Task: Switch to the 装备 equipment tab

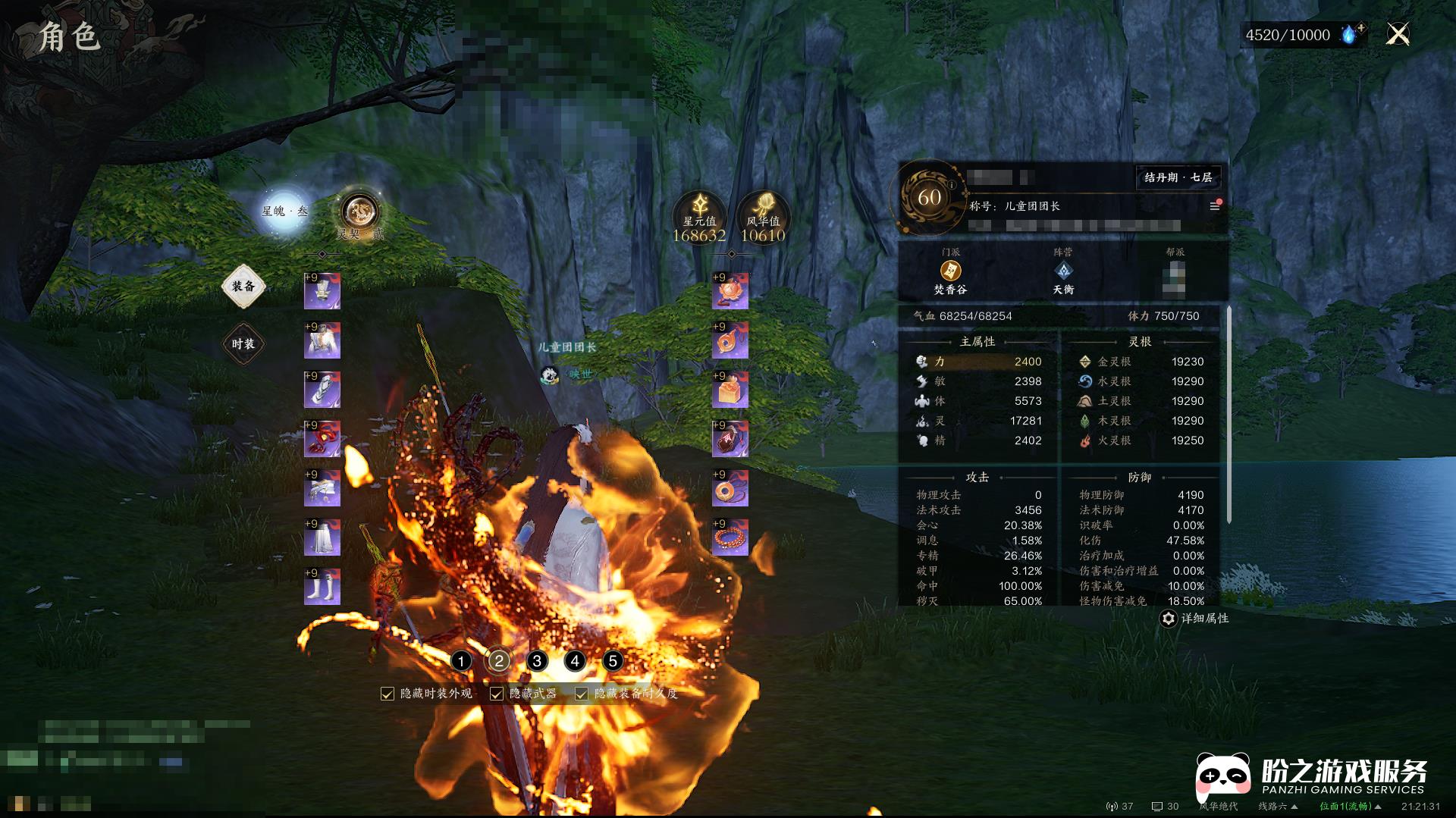Action: (x=243, y=287)
